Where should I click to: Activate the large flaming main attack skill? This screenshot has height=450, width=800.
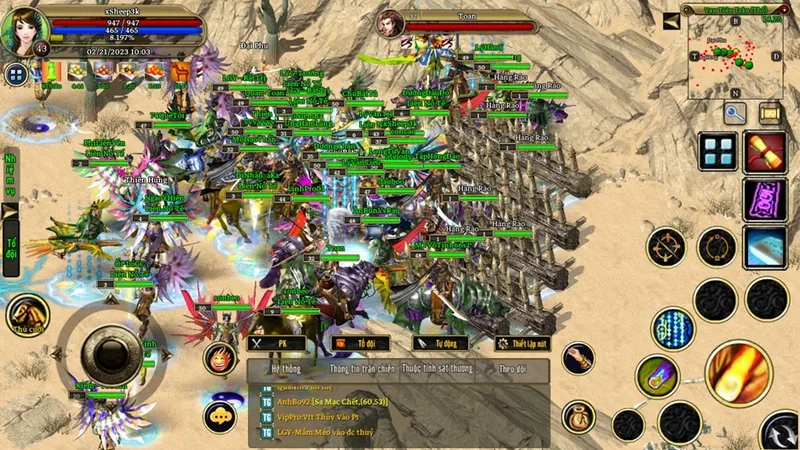[x=738, y=373]
